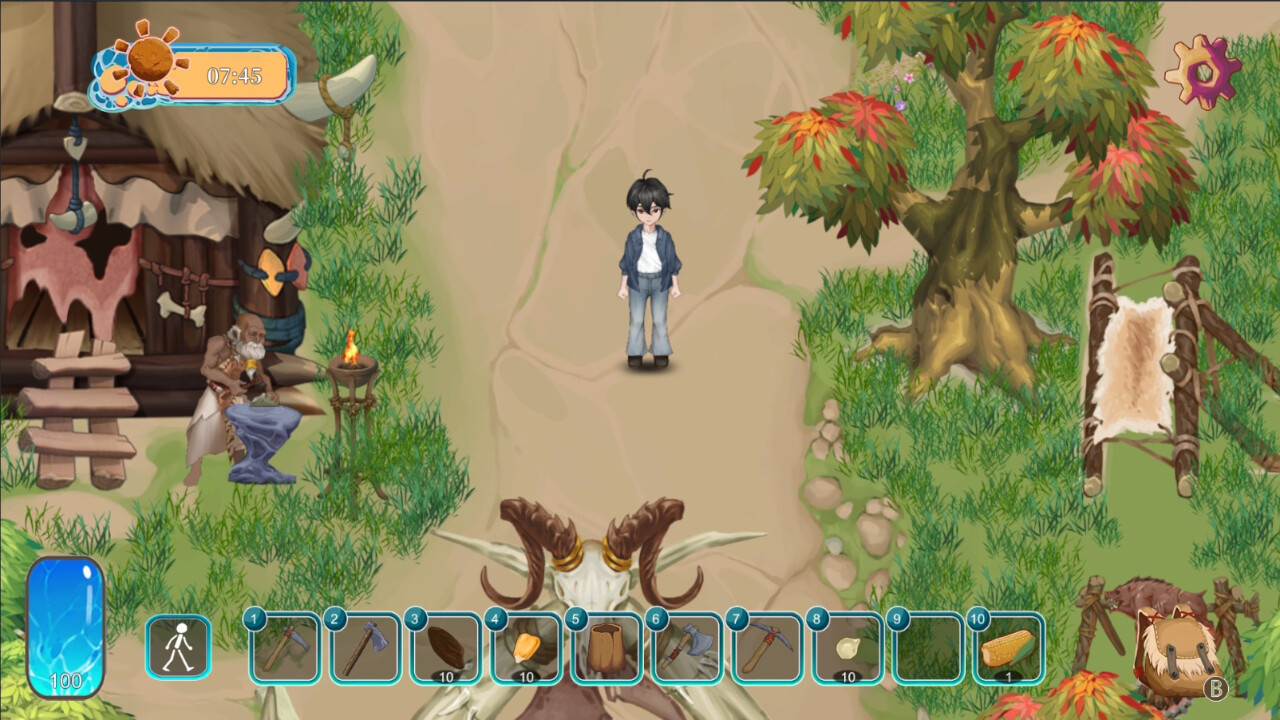
Task: Equip the hatchet in slot 6
Action: pos(687,648)
